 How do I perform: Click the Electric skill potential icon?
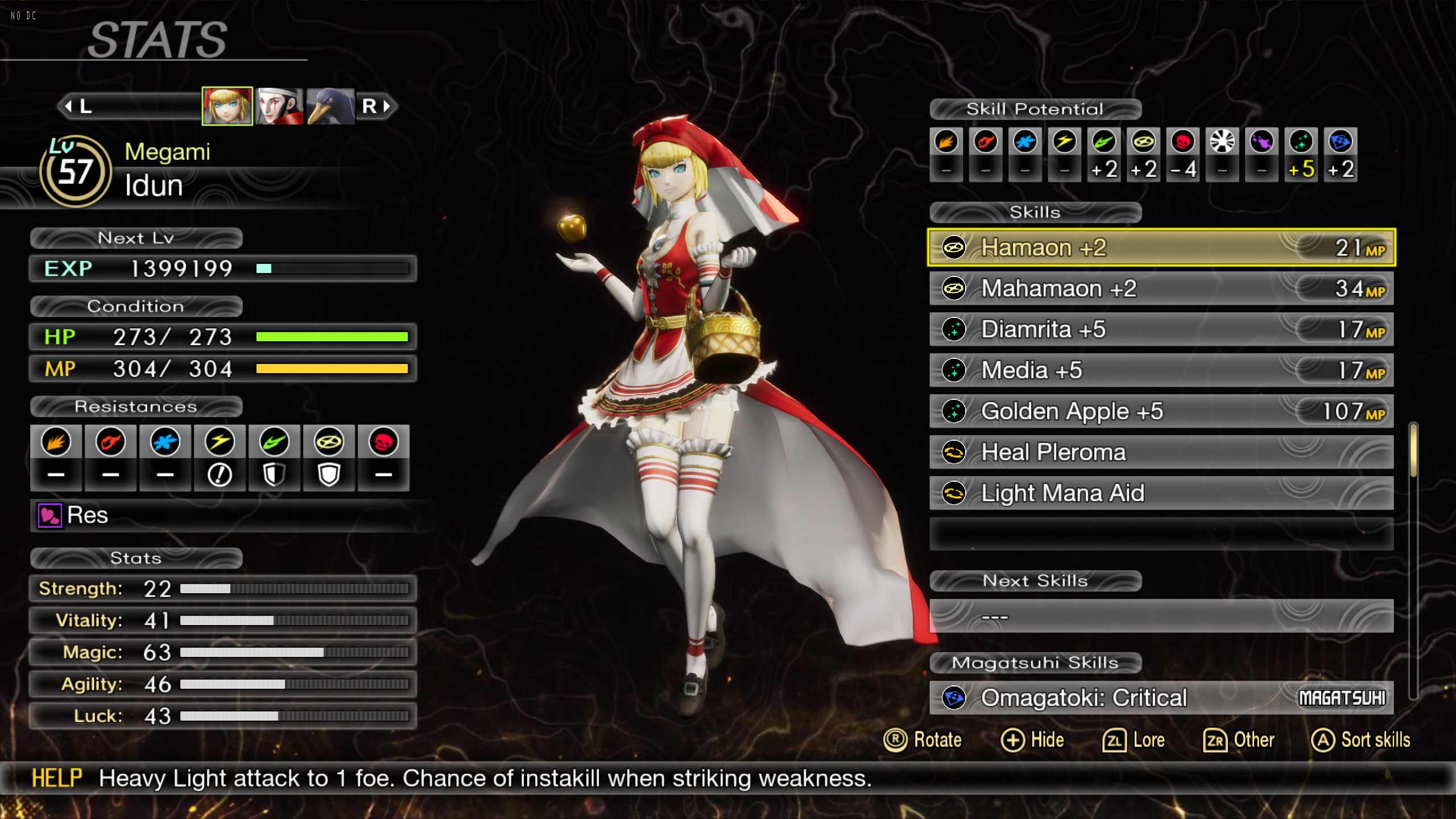point(1064,142)
